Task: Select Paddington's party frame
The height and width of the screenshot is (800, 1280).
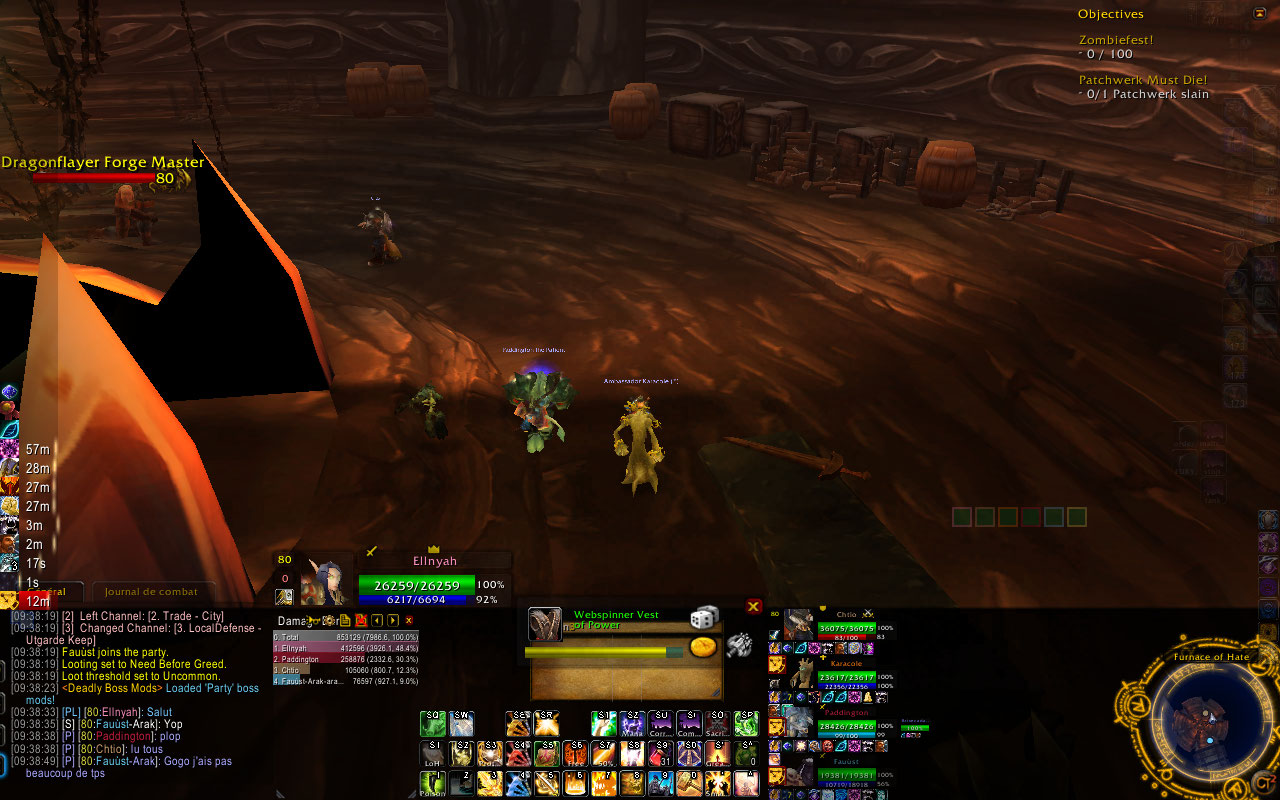Action: [x=798, y=720]
